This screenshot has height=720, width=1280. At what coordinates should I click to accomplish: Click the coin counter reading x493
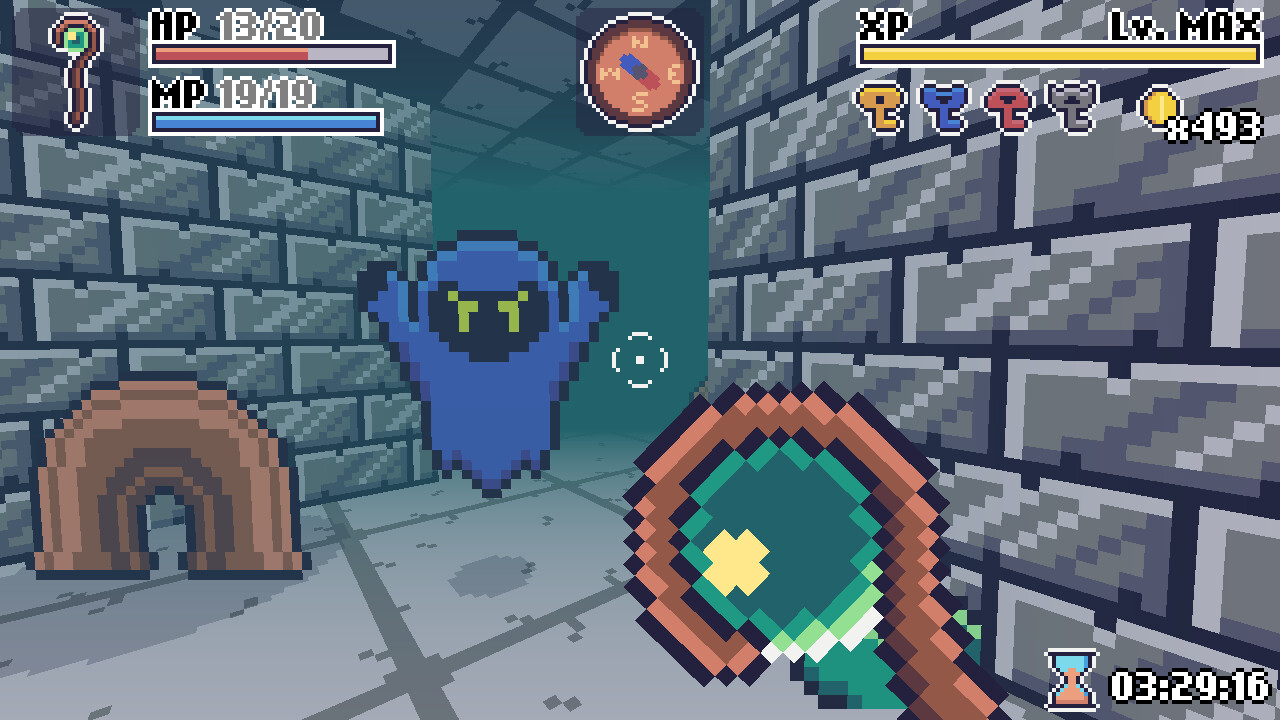click(x=1212, y=126)
